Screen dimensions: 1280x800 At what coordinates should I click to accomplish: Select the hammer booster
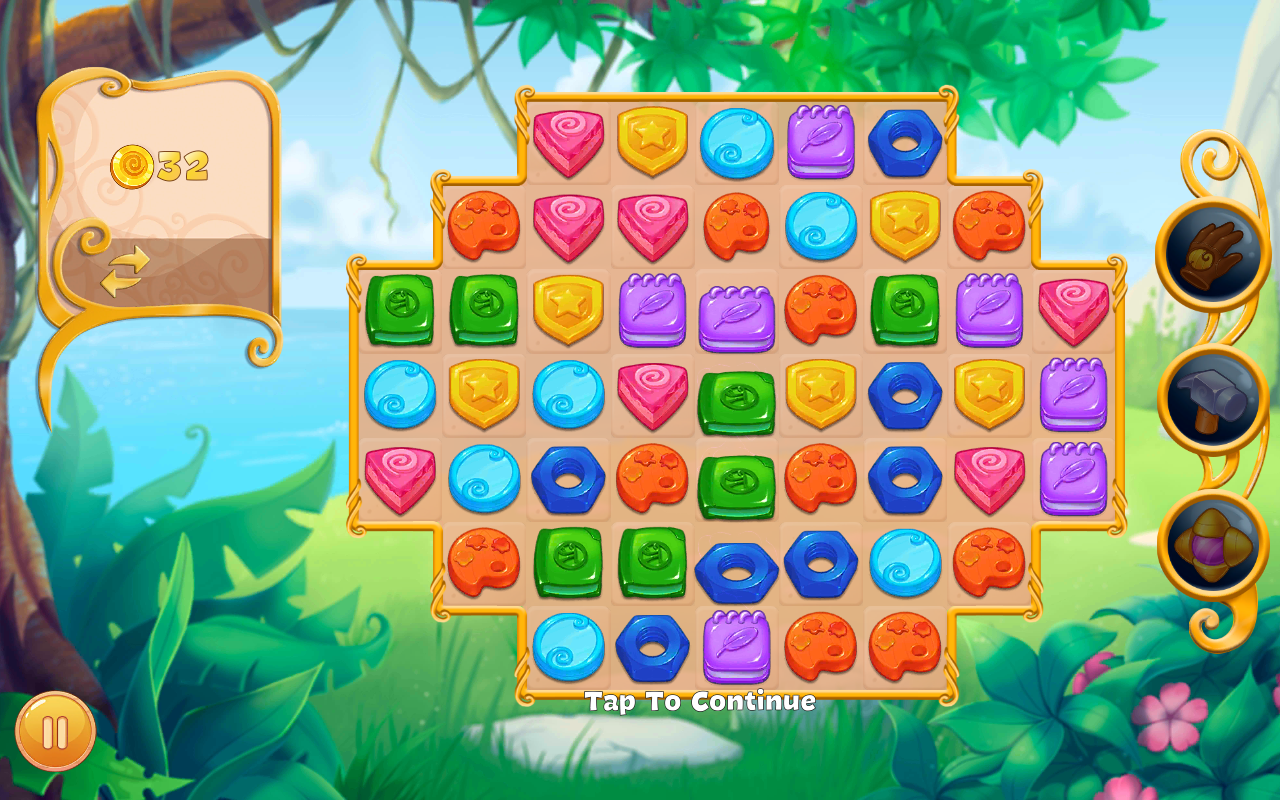tap(1213, 399)
